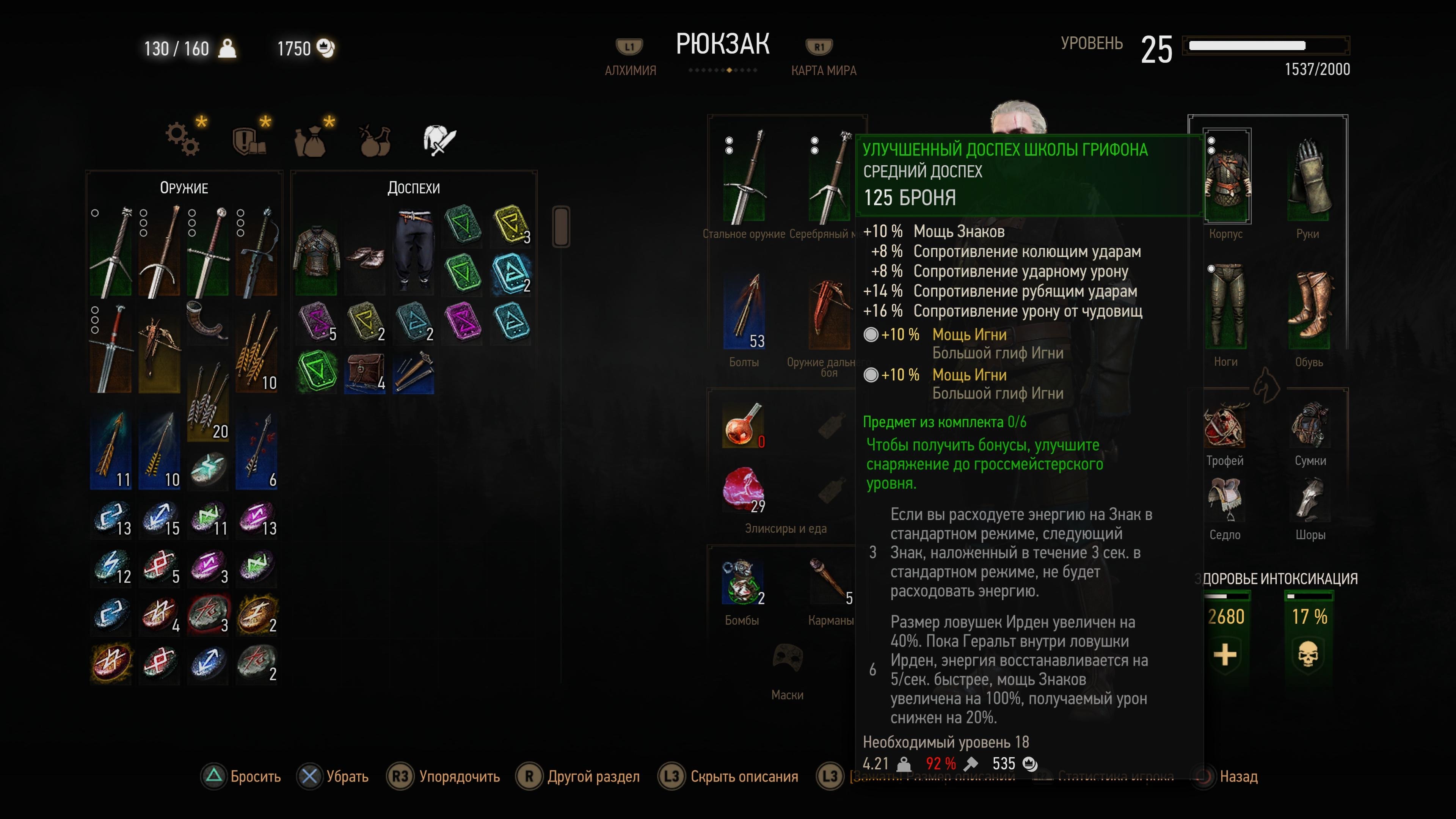Open the World Map (КАРТА МИРА) tab
Screen dimensions: 1456x819
click(823, 70)
